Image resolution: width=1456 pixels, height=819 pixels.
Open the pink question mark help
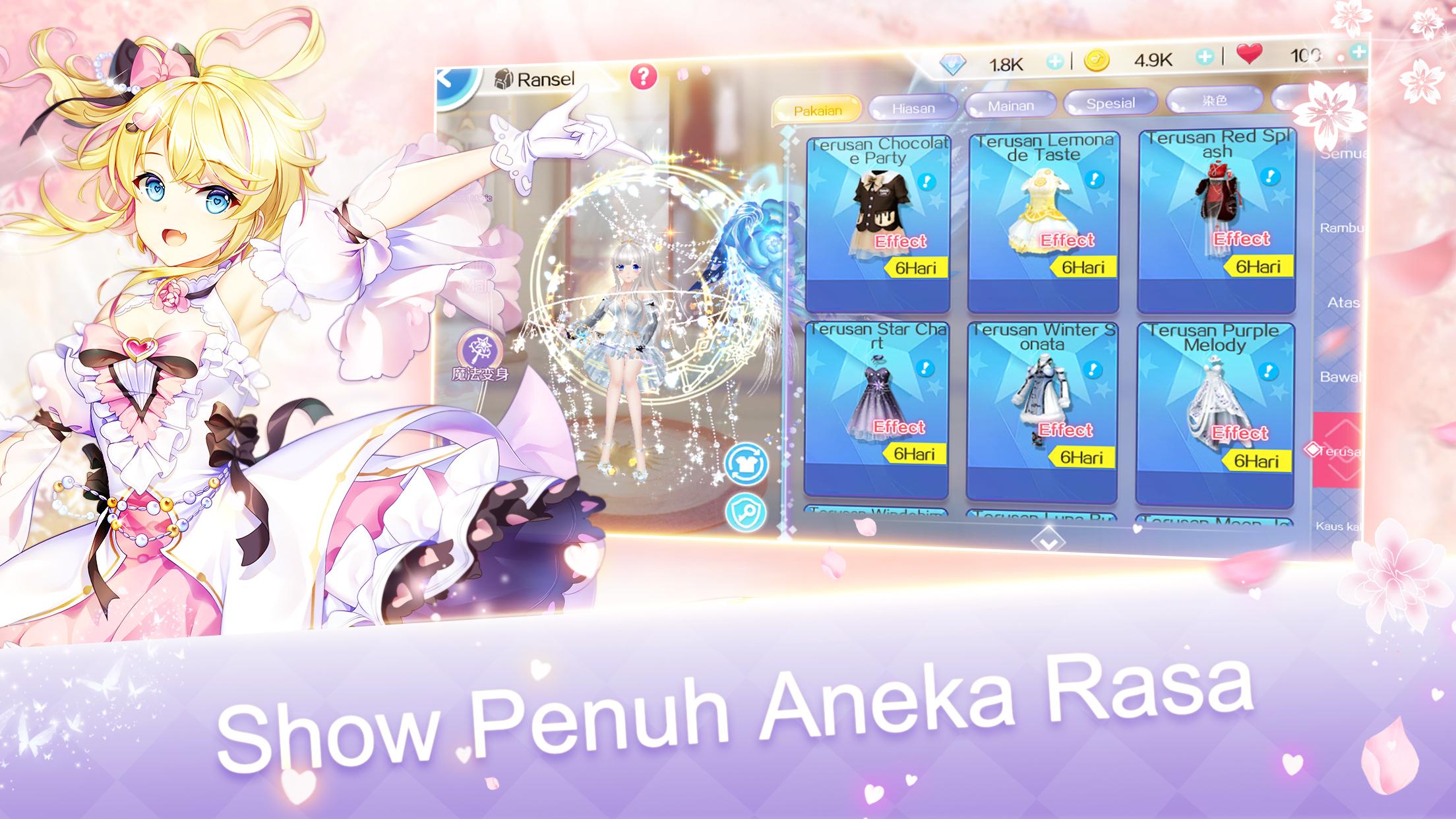[643, 77]
